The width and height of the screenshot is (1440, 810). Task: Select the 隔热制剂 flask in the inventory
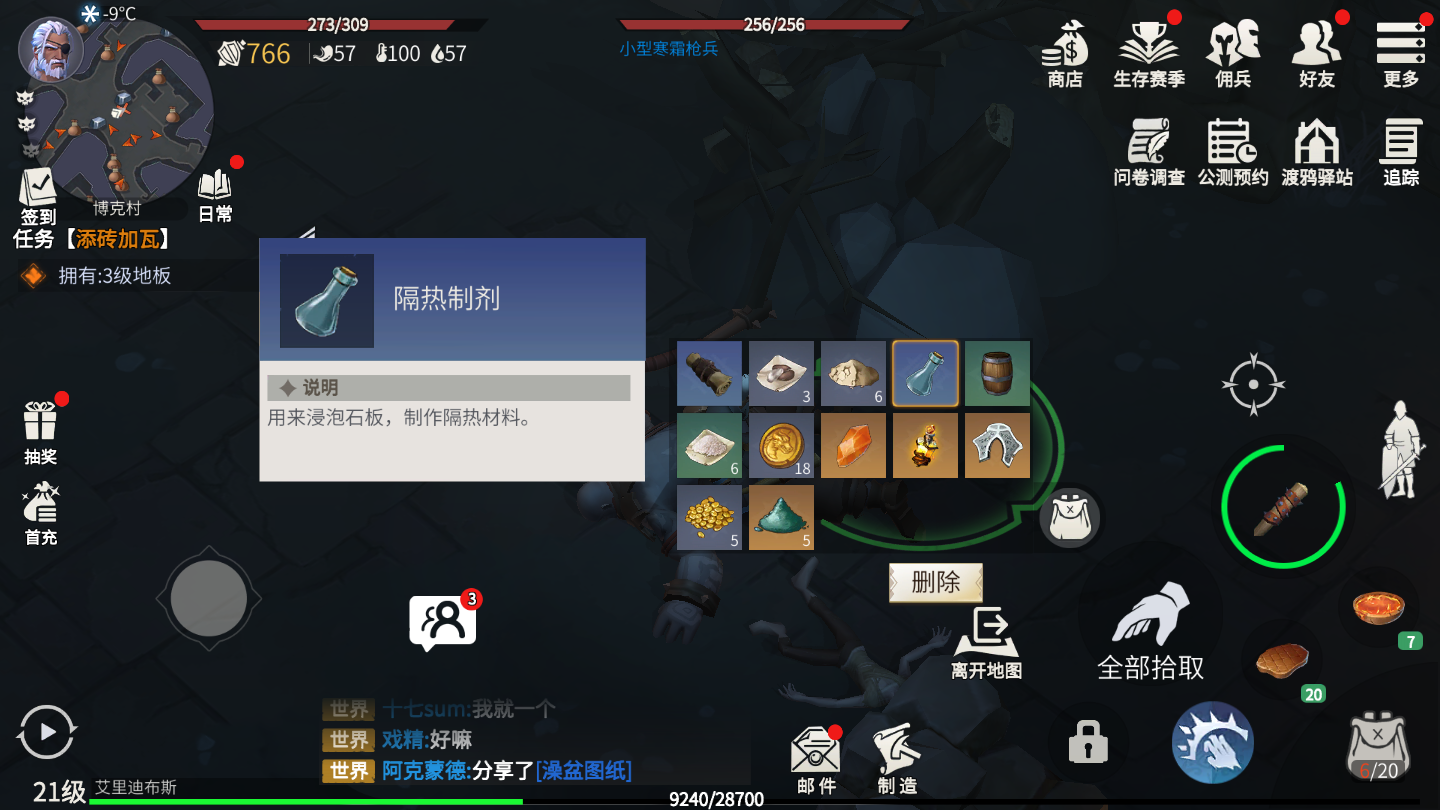pos(925,373)
